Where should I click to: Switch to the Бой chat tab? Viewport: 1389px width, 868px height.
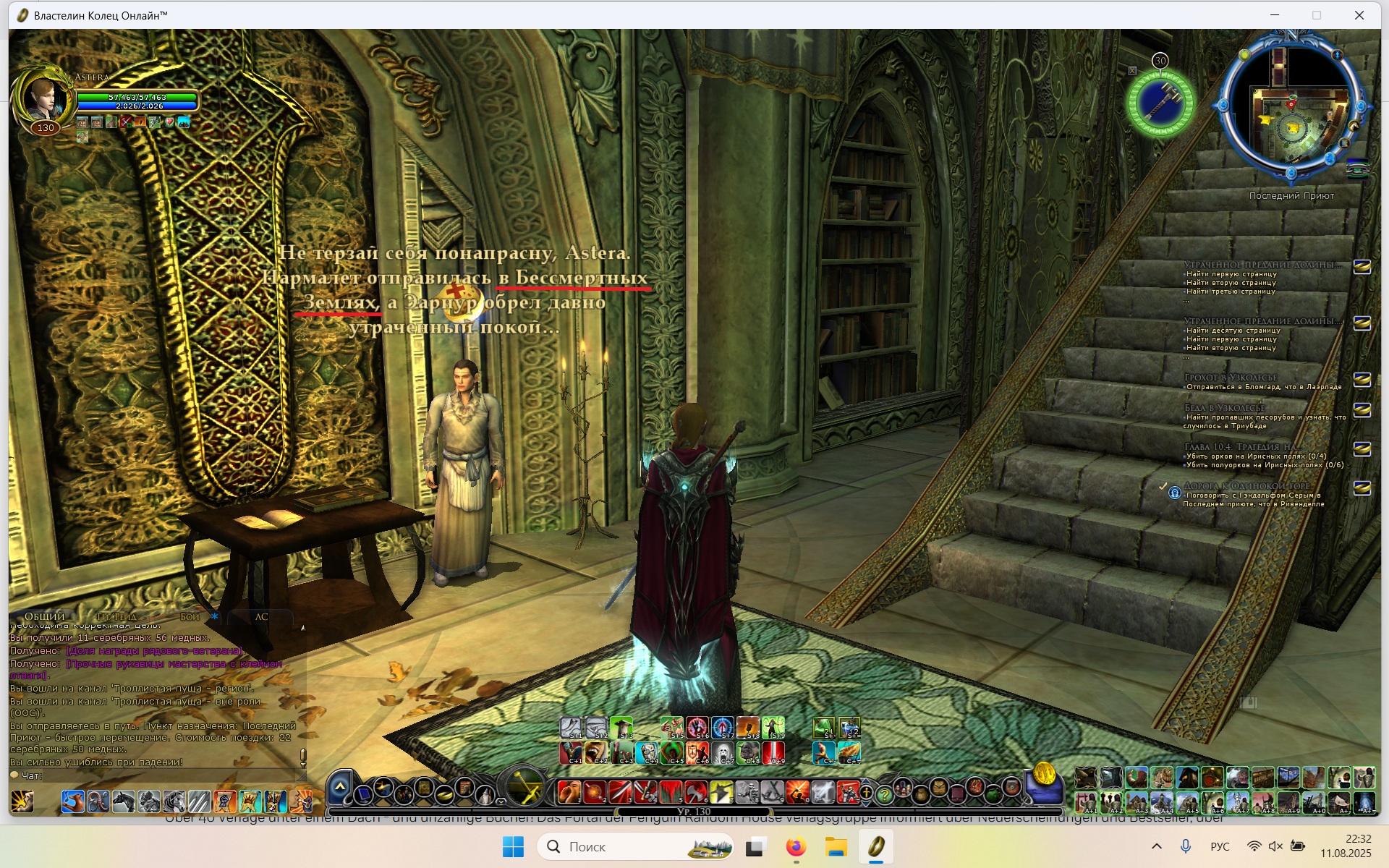pos(190,616)
